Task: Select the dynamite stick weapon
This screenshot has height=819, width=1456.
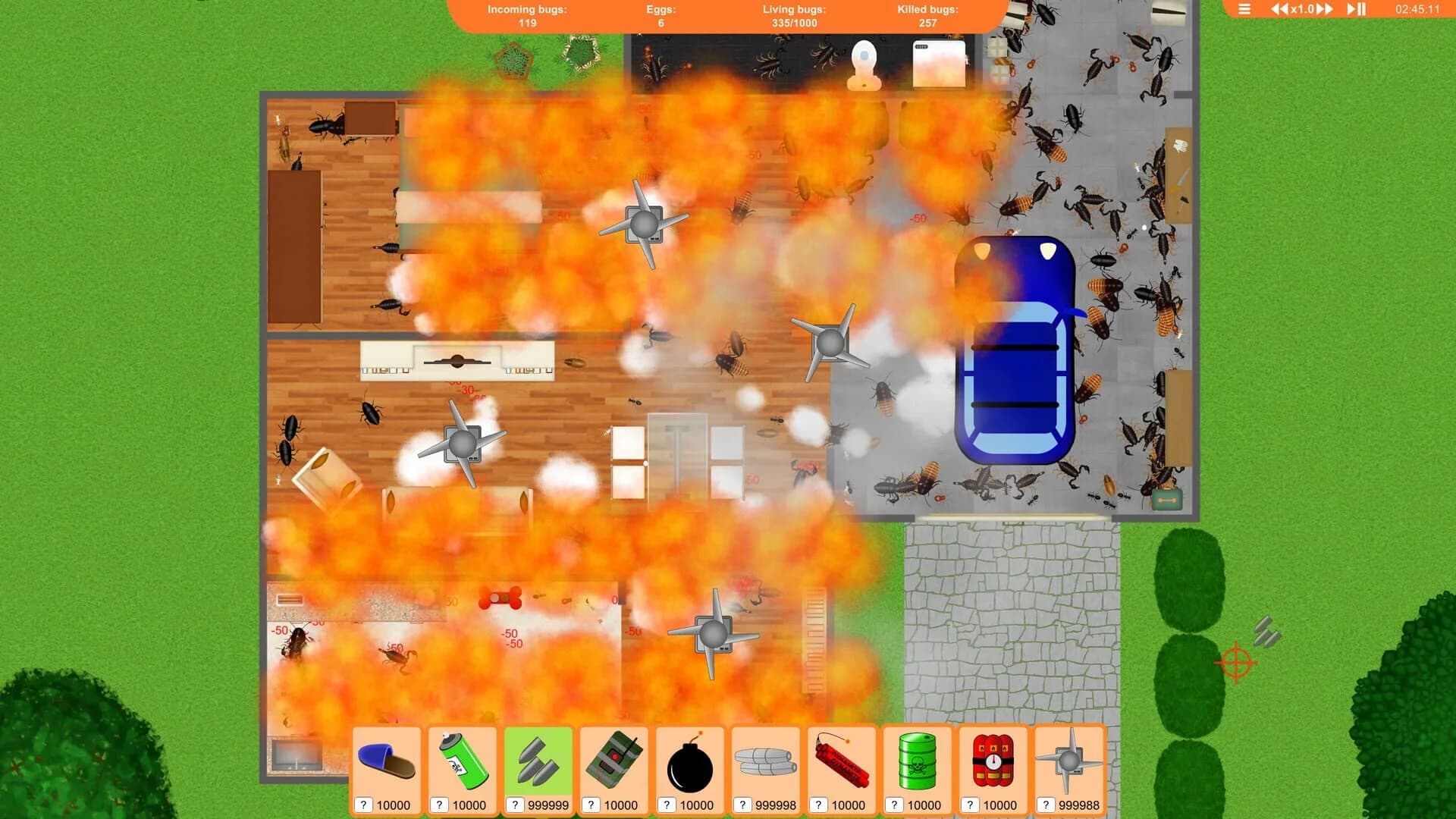Action: coord(842,762)
